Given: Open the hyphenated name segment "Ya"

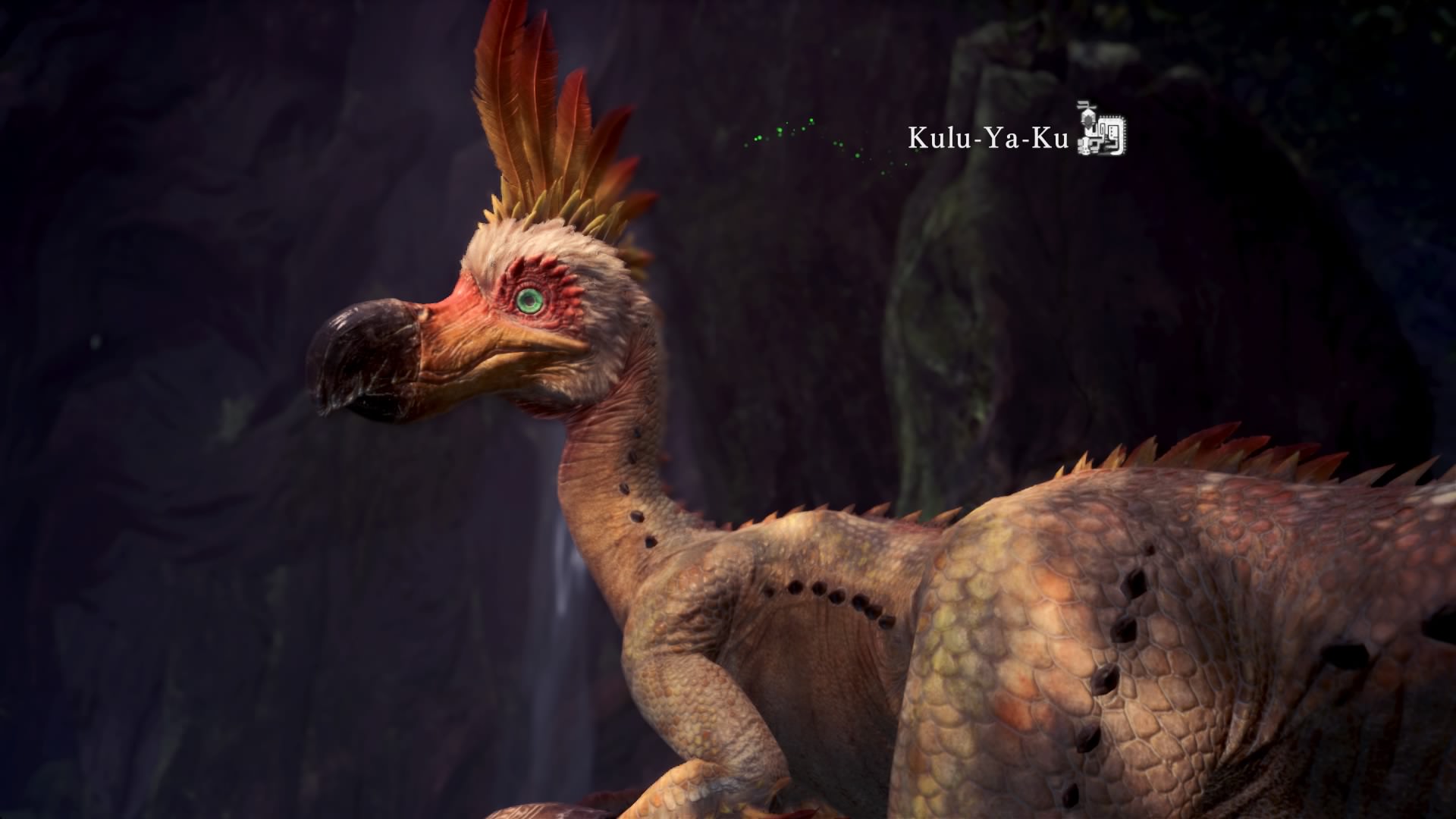Looking at the screenshot, I should [1003, 138].
